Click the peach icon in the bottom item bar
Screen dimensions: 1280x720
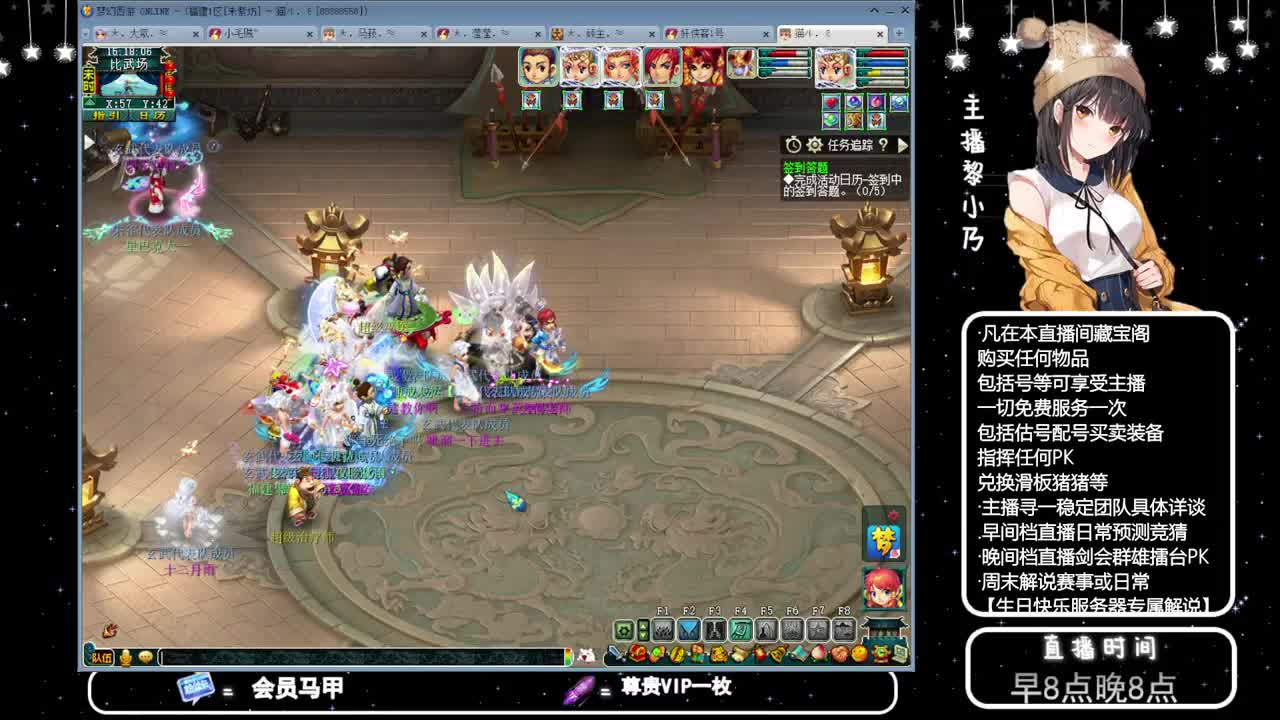[818, 654]
